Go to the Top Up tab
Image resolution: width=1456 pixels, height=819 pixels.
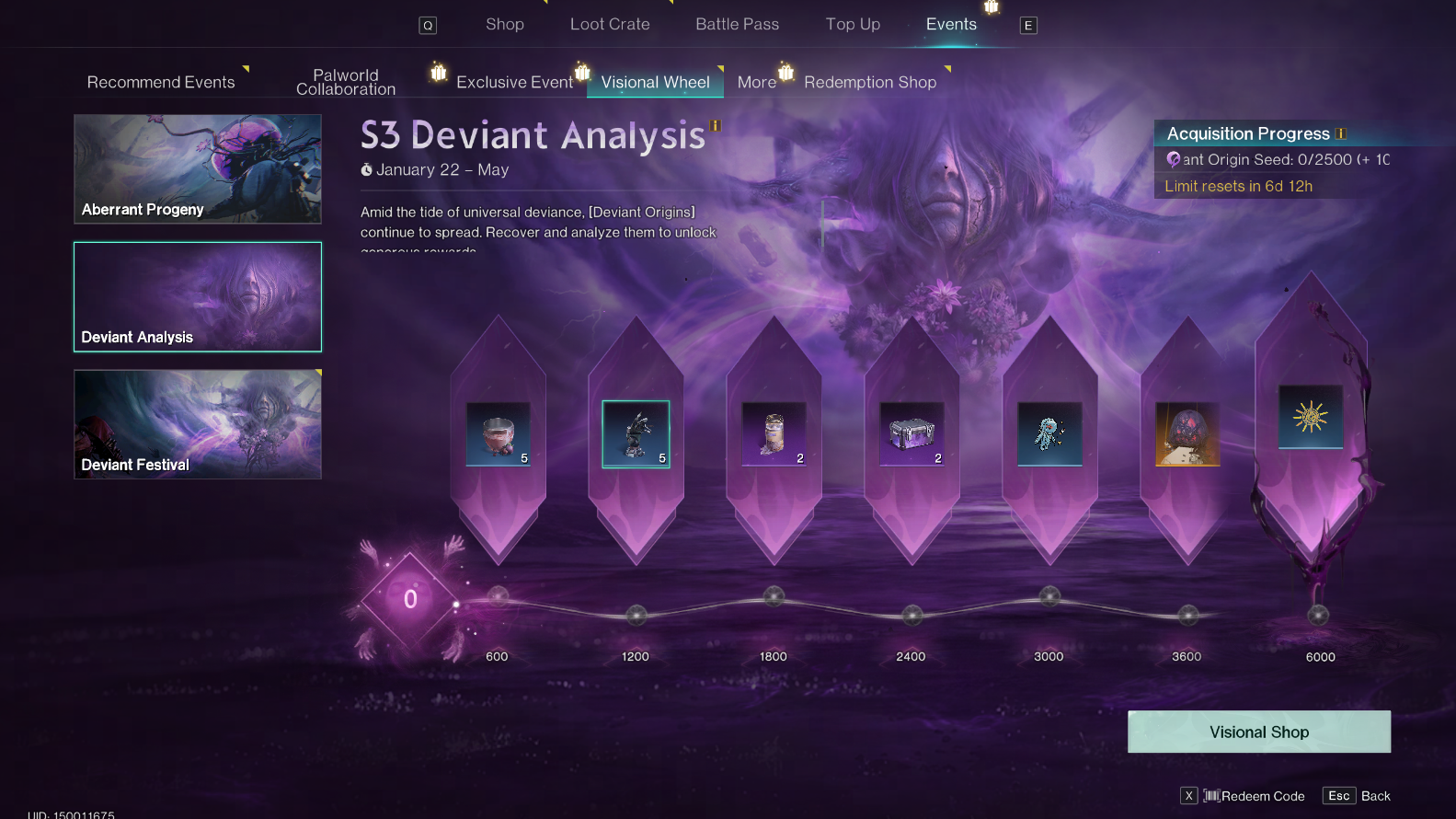pos(853,25)
